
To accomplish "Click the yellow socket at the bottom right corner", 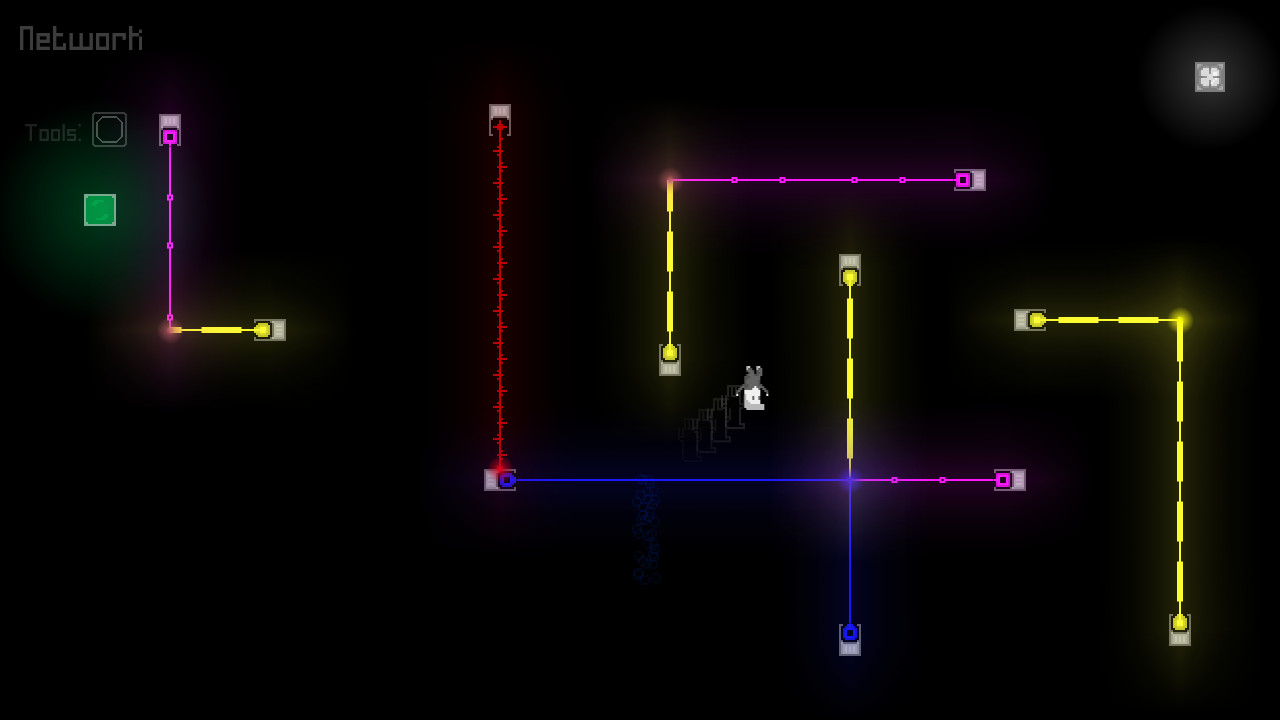I will (x=1182, y=624).
